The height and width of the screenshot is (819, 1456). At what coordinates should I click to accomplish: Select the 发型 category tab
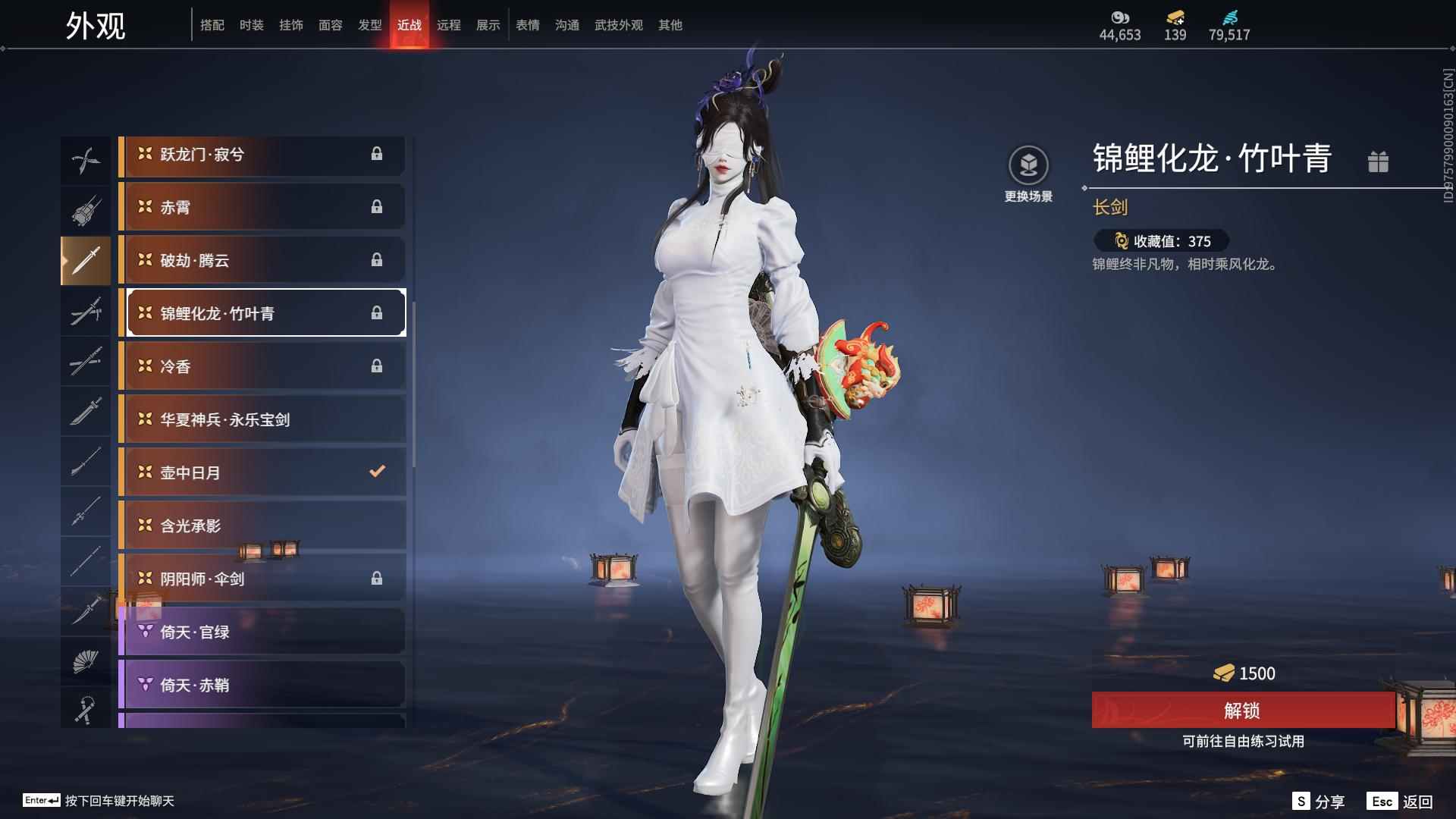[369, 25]
